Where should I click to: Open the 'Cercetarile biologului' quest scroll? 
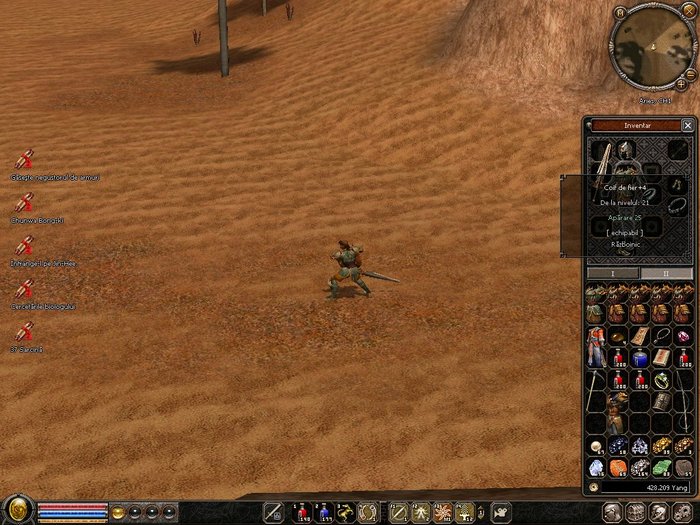tap(25, 289)
